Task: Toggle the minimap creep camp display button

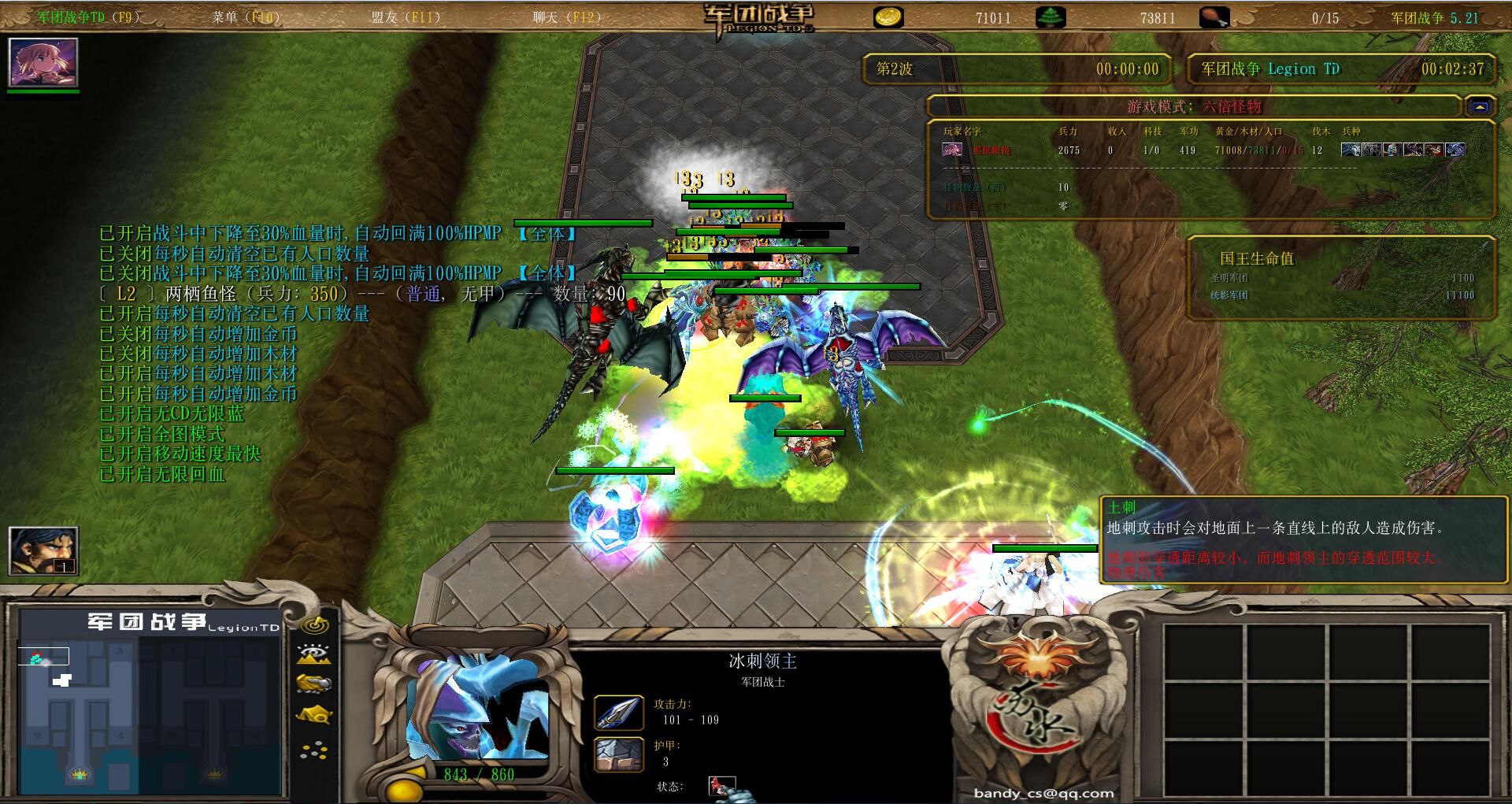Action: [x=314, y=715]
